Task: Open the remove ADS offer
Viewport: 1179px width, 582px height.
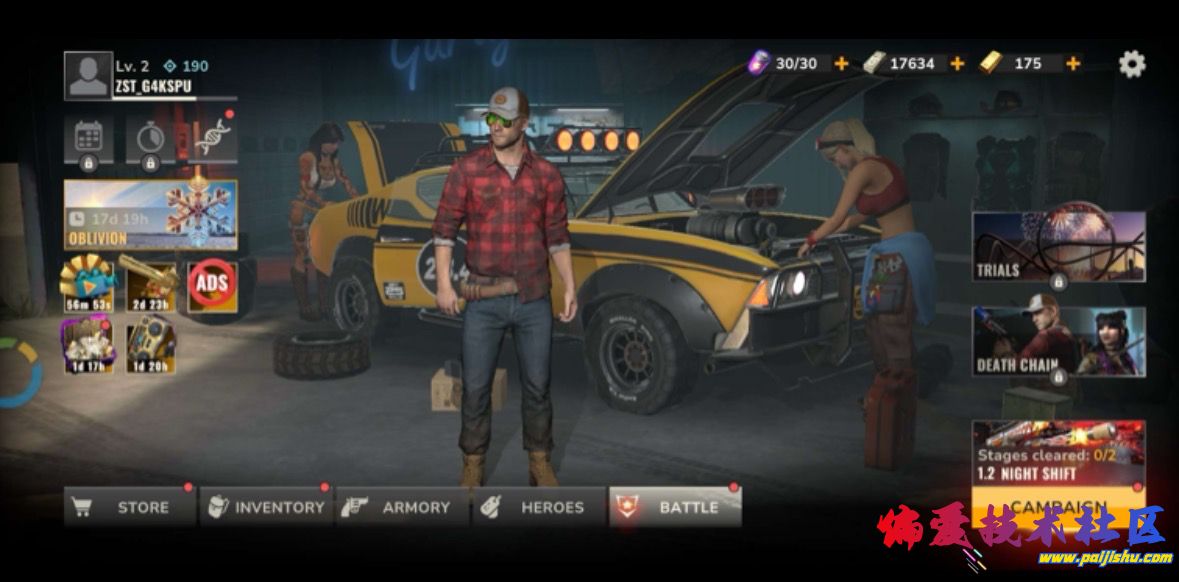Action: [x=212, y=285]
